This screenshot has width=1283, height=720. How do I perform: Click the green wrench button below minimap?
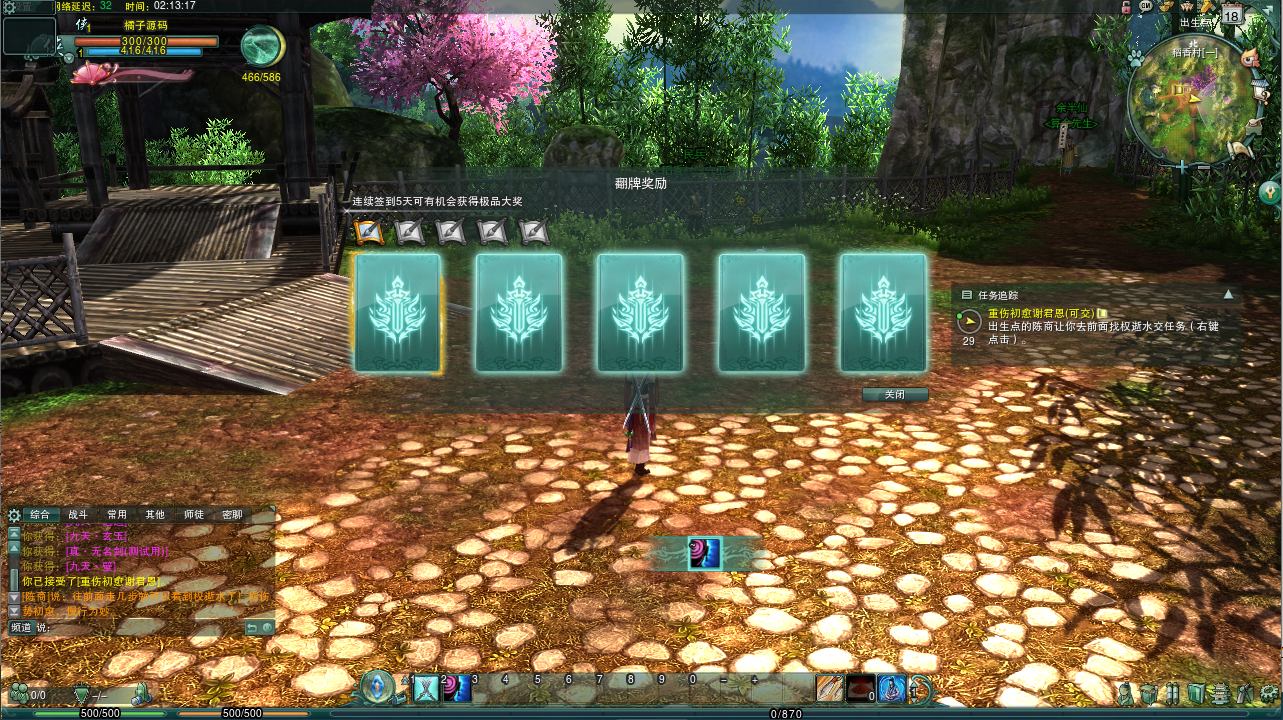pyautogui.click(x=1270, y=189)
